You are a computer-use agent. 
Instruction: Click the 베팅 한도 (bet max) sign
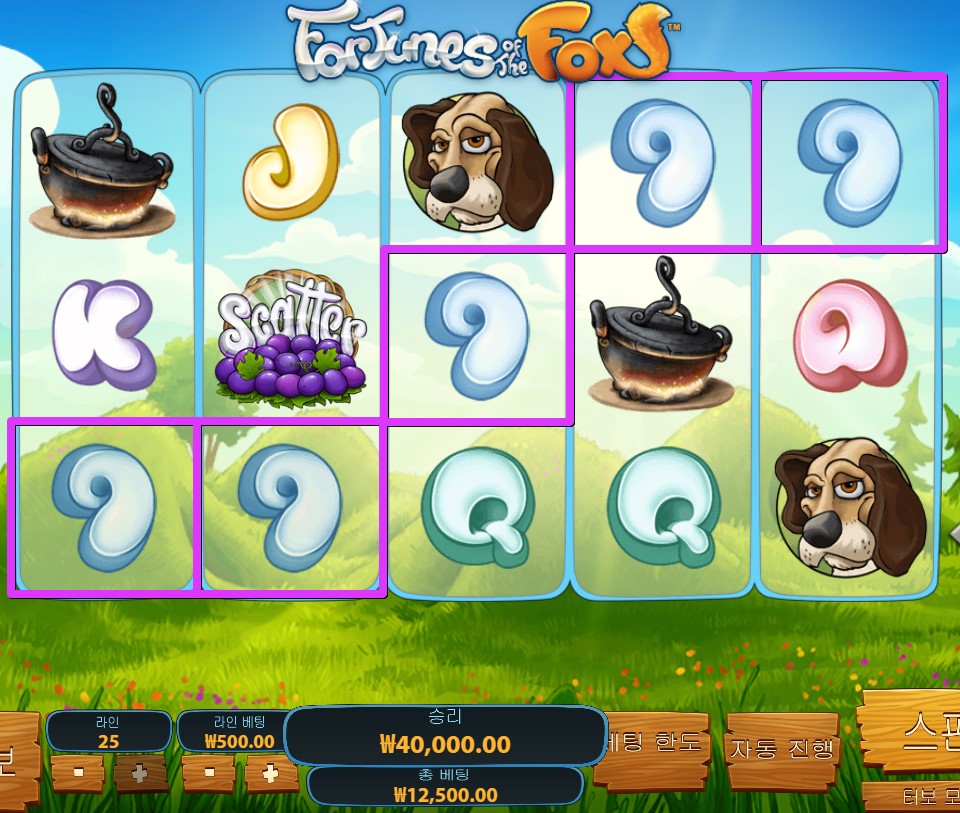click(656, 745)
